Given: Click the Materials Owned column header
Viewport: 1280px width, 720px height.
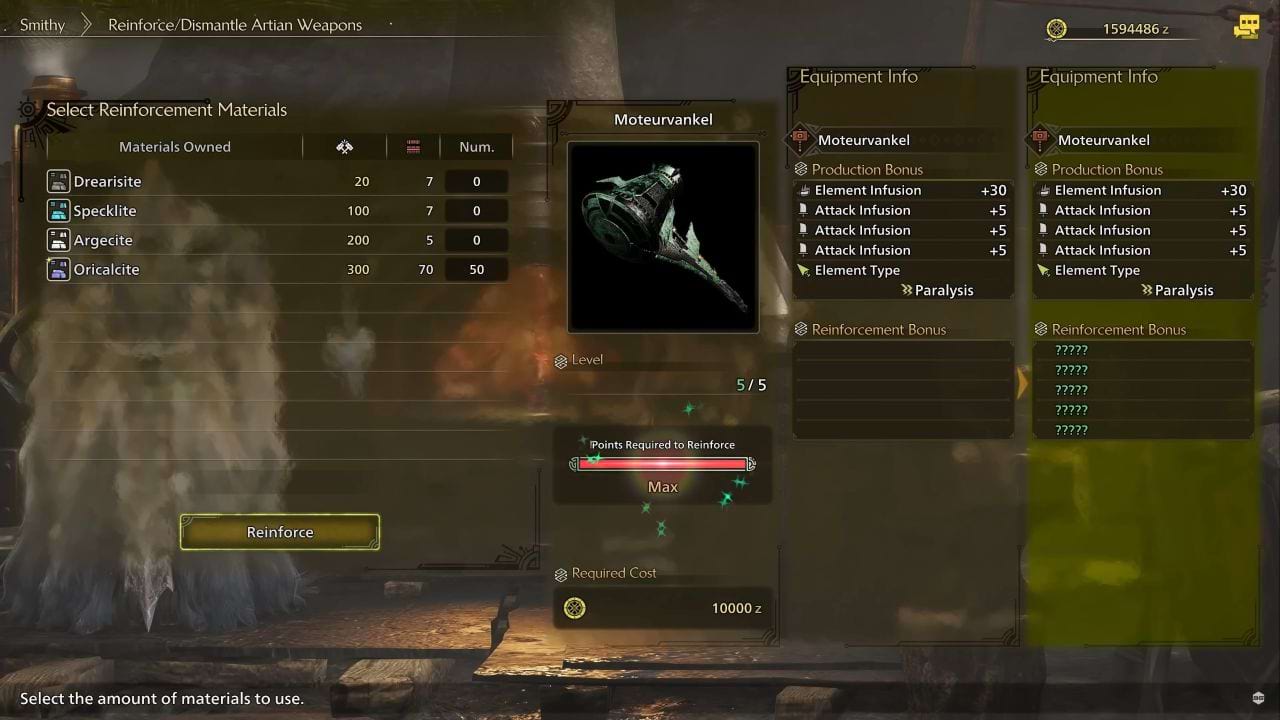Looking at the screenshot, I should (x=175, y=147).
